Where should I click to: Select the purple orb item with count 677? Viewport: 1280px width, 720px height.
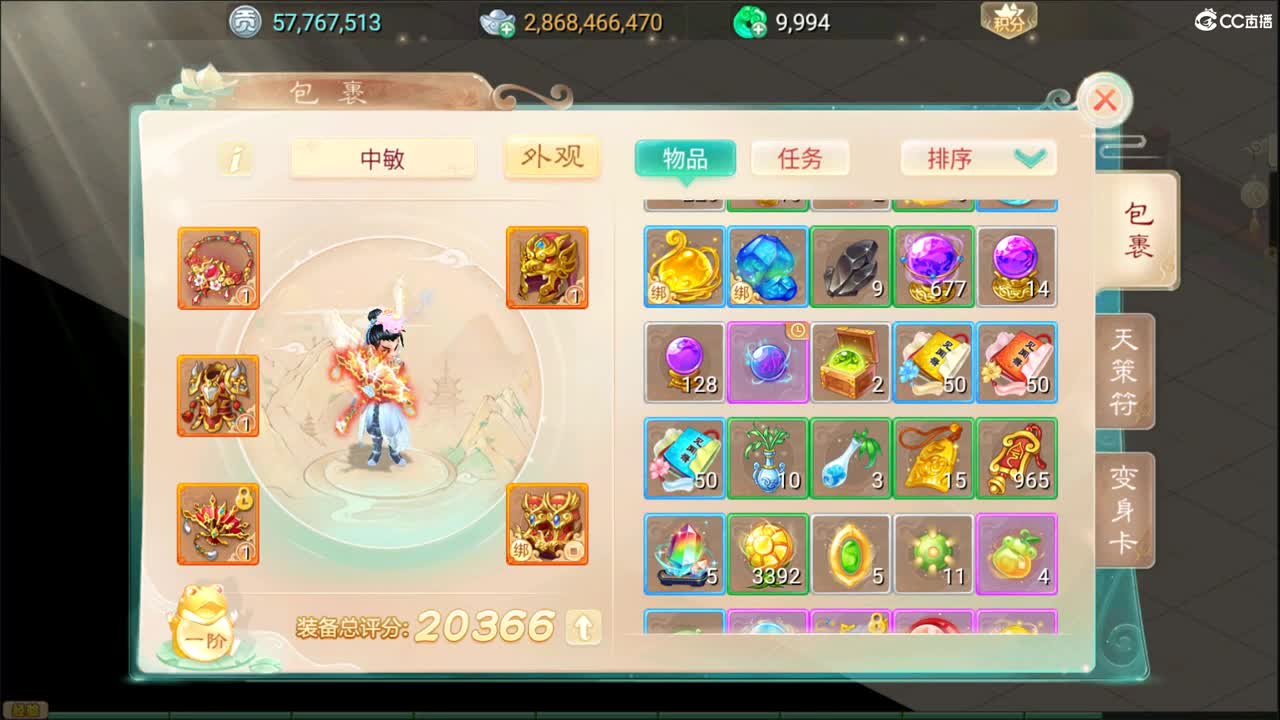[934, 267]
